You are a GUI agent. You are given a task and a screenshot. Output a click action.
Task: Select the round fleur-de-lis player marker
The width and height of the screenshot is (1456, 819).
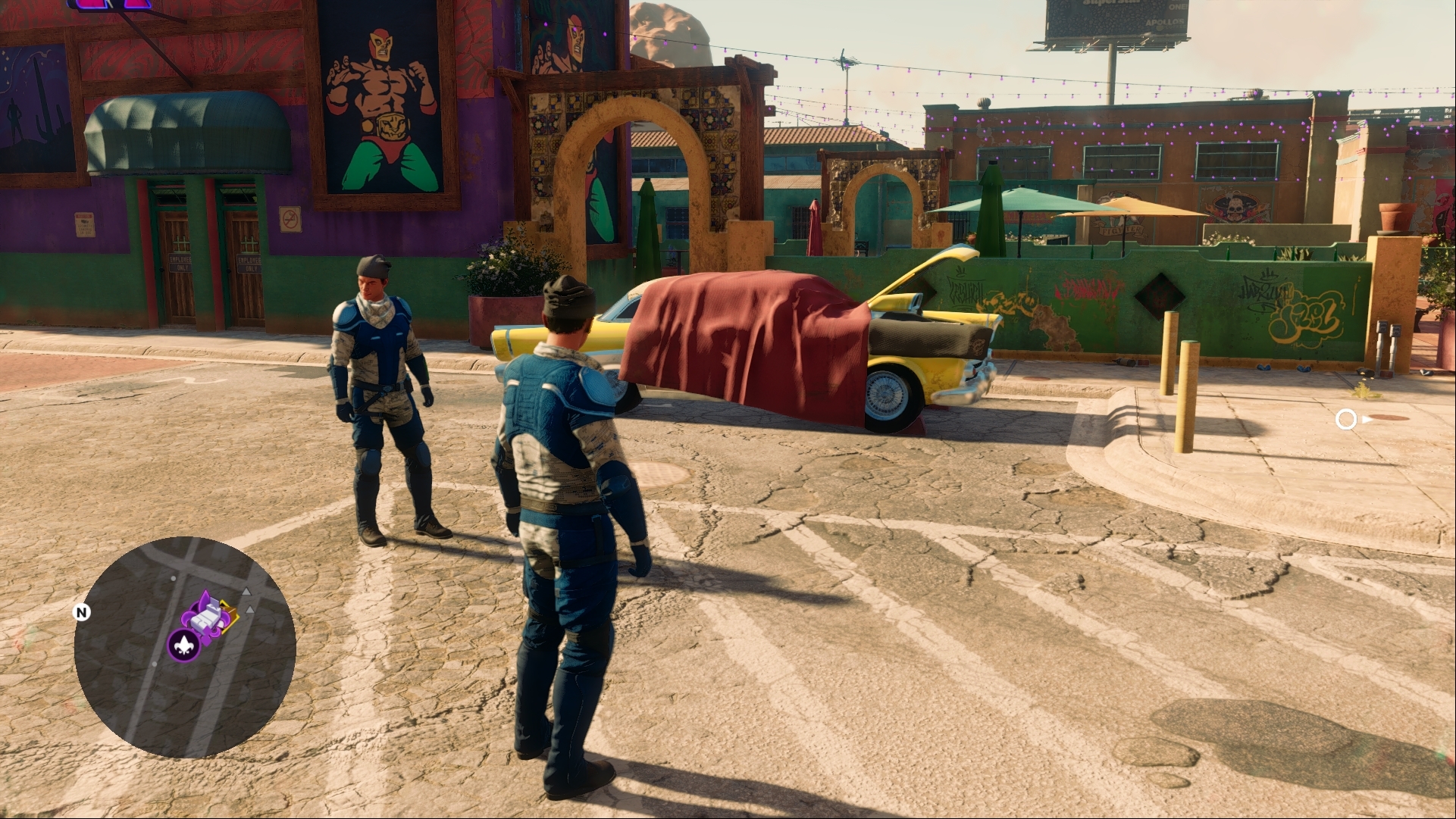click(x=183, y=646)
